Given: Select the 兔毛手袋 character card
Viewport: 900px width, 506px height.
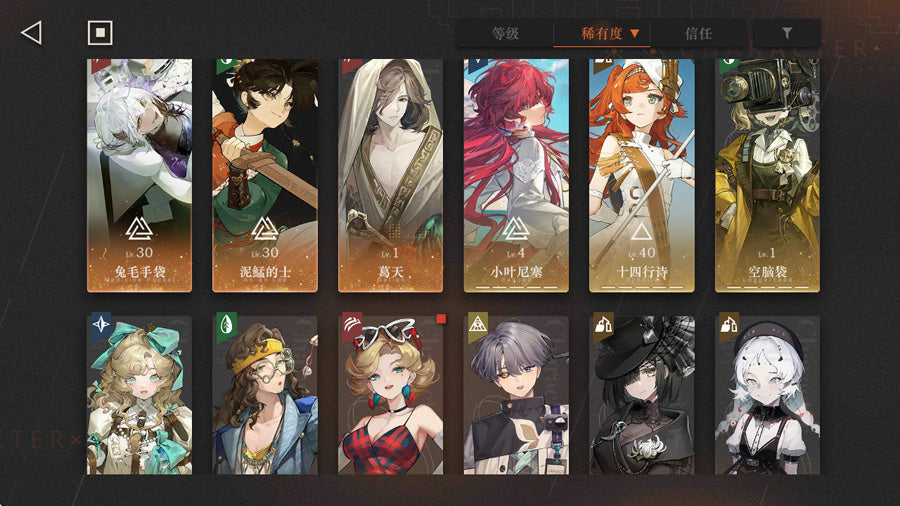Looking at the screenshot, I should (140, 175).
